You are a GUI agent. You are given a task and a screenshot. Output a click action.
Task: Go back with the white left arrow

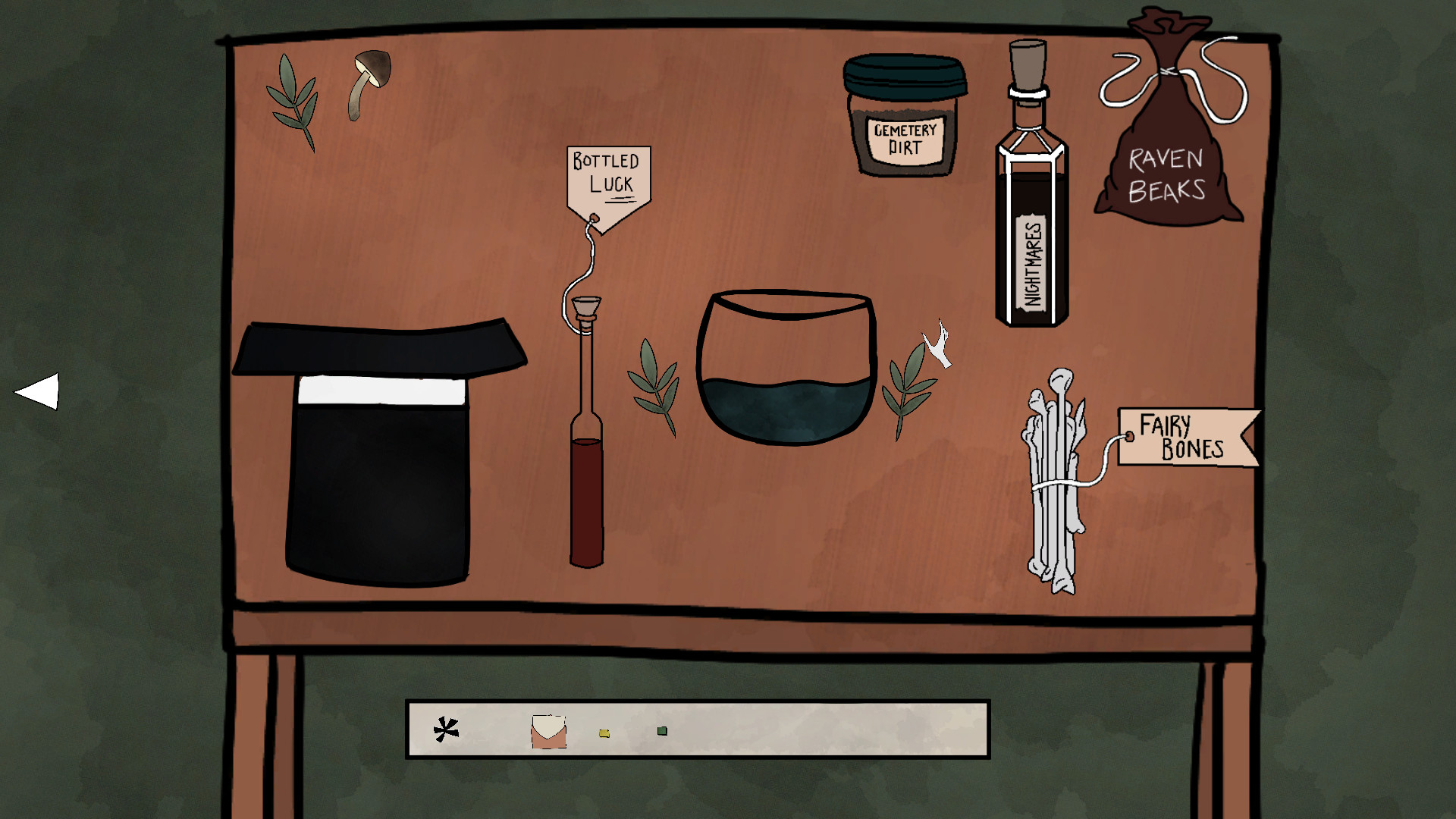click(39, 391)
